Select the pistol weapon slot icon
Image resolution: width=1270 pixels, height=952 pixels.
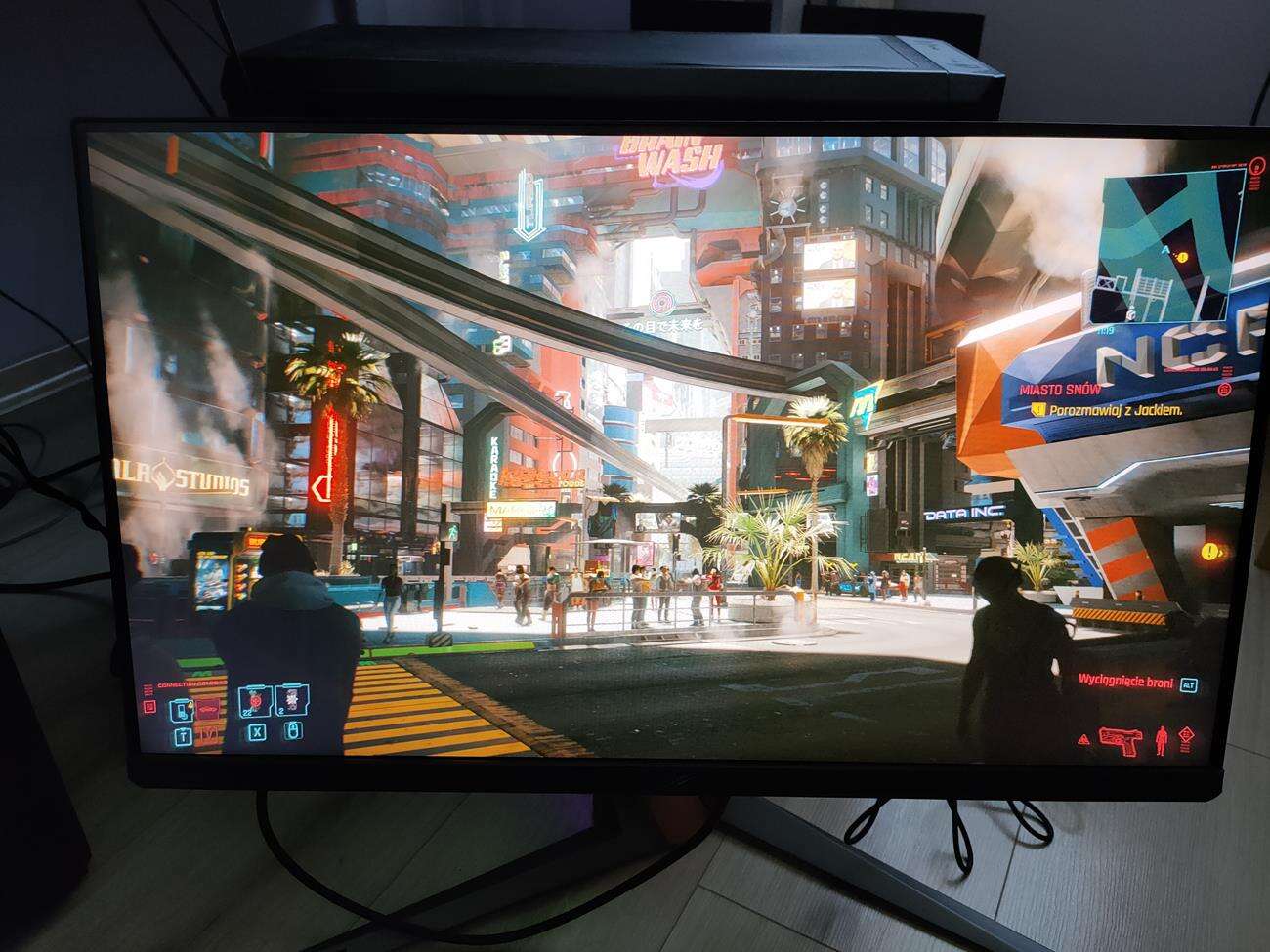pos(1121,741)
